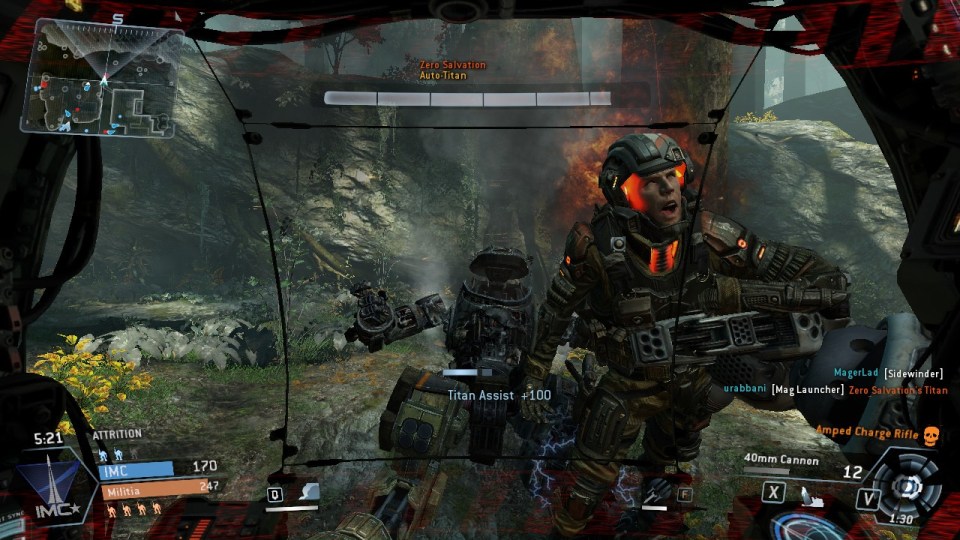Image resolution: width=960 pixels, height=540 pixels.
Task: Activate the tactical ability icon beside Q
Action: pos(308,491)
